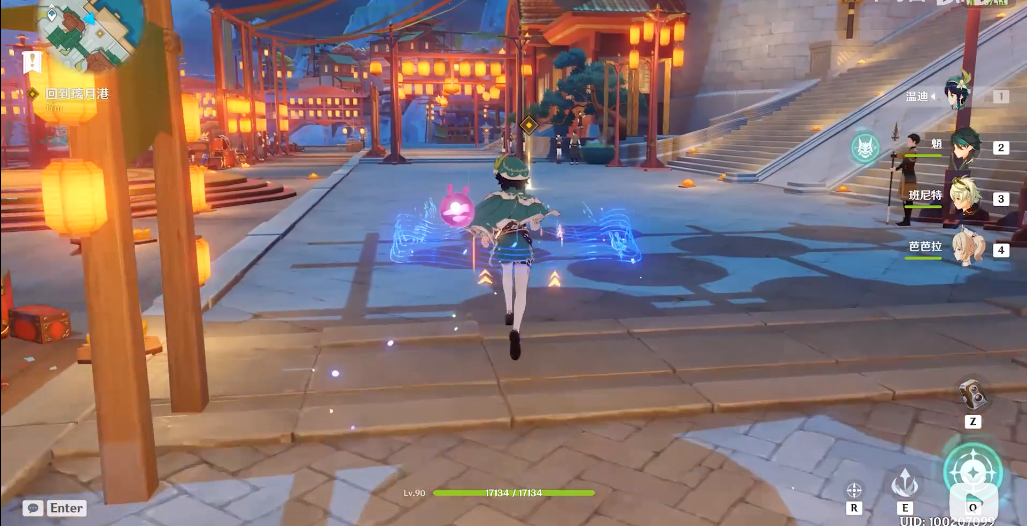Activate Venti's elemental skill icon
Screen dimensions: 1027x526
[x=905, y=485]
